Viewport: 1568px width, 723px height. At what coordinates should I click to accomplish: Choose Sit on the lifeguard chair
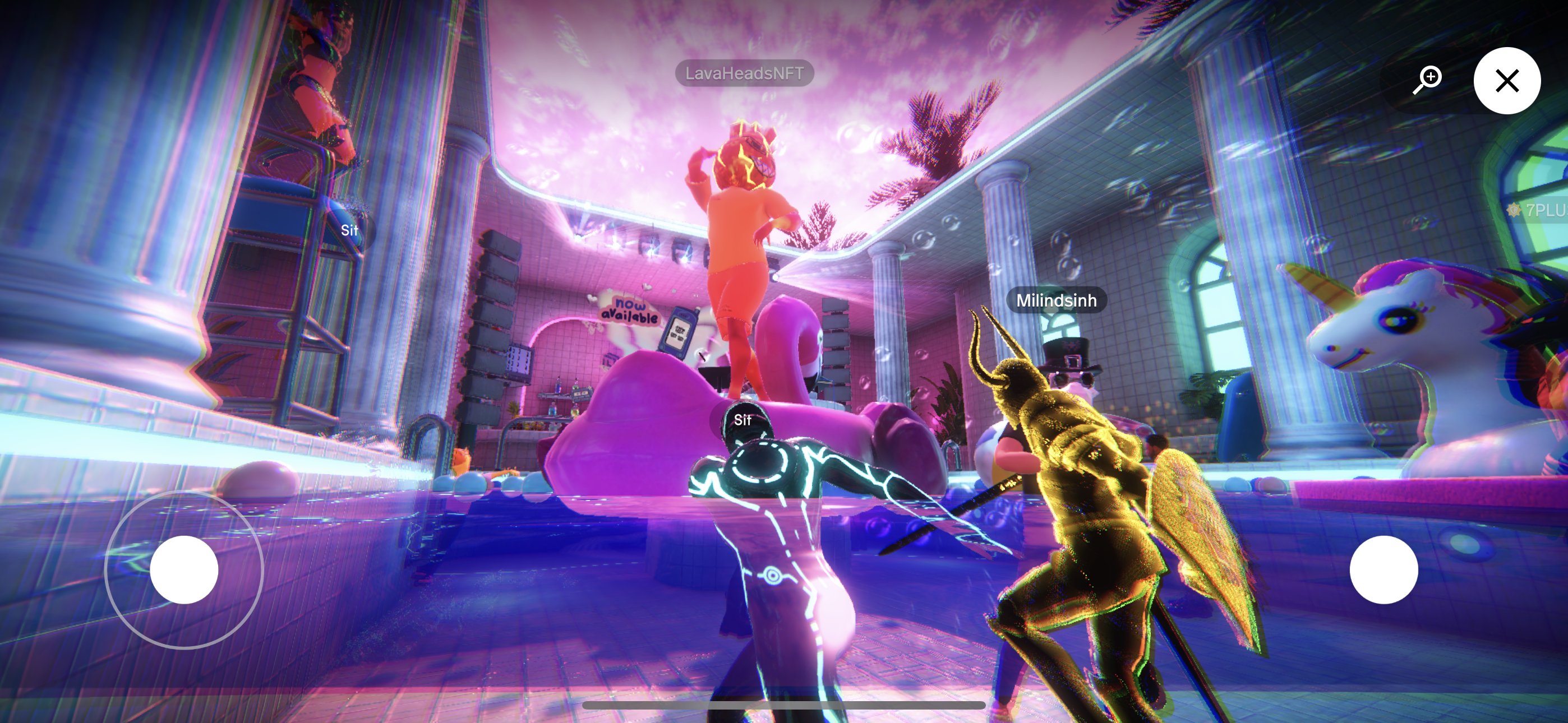click(x=349, y=230)
